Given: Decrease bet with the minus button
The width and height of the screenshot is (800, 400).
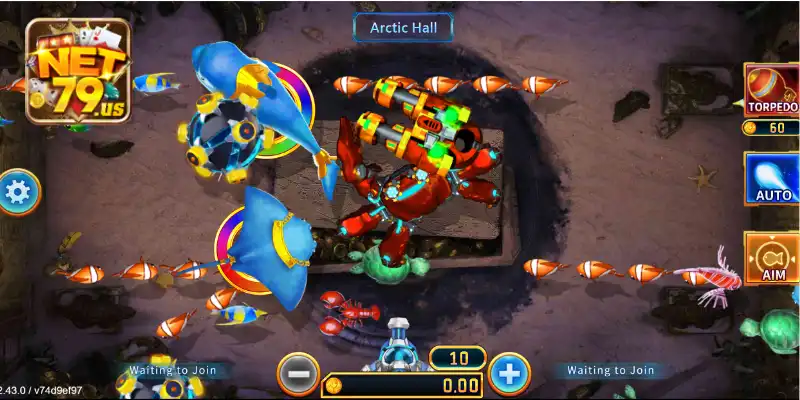Looking at the screenshot, I should [x=298, y=374].
